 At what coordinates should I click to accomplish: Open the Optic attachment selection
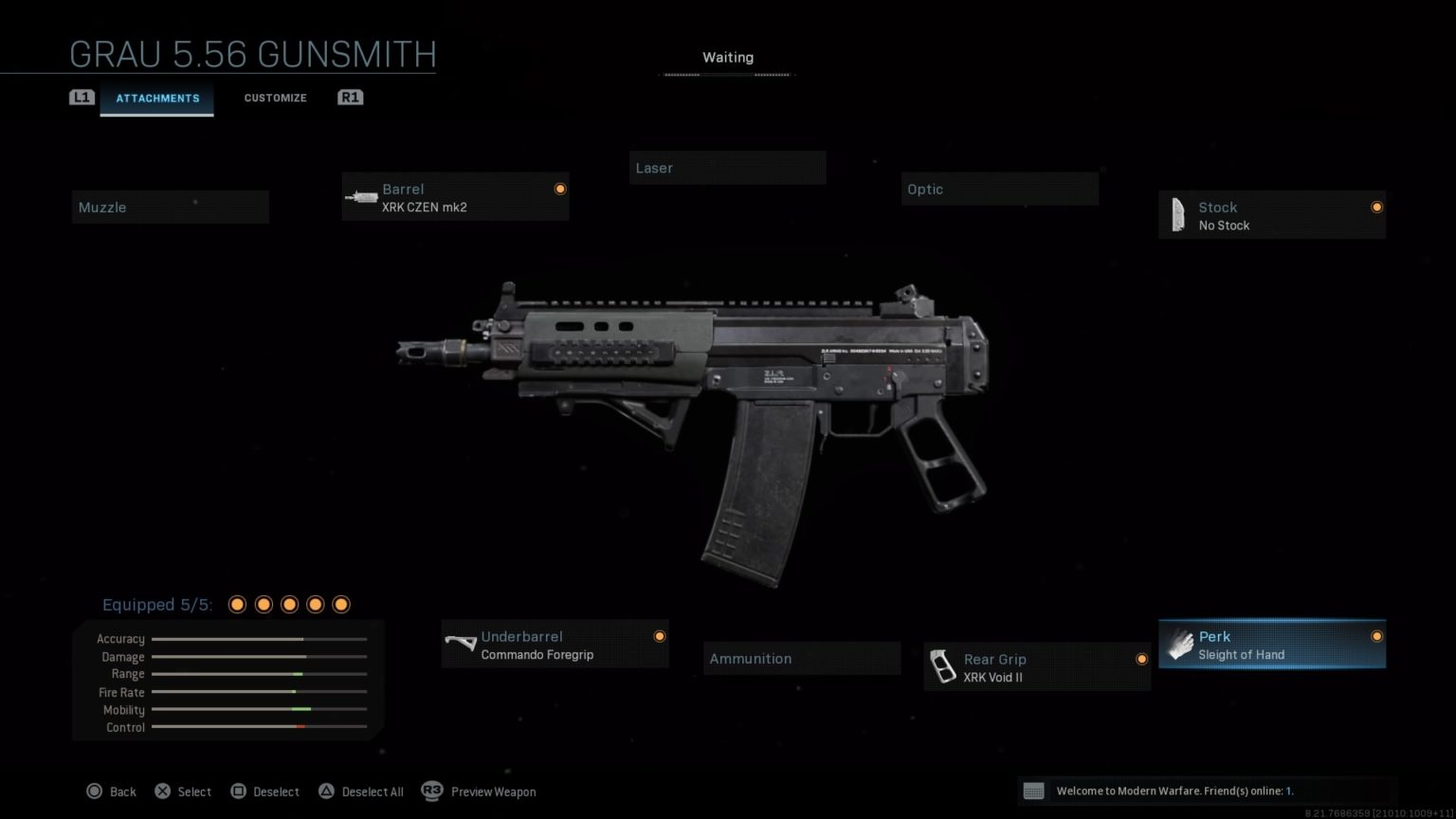[999, 189]
